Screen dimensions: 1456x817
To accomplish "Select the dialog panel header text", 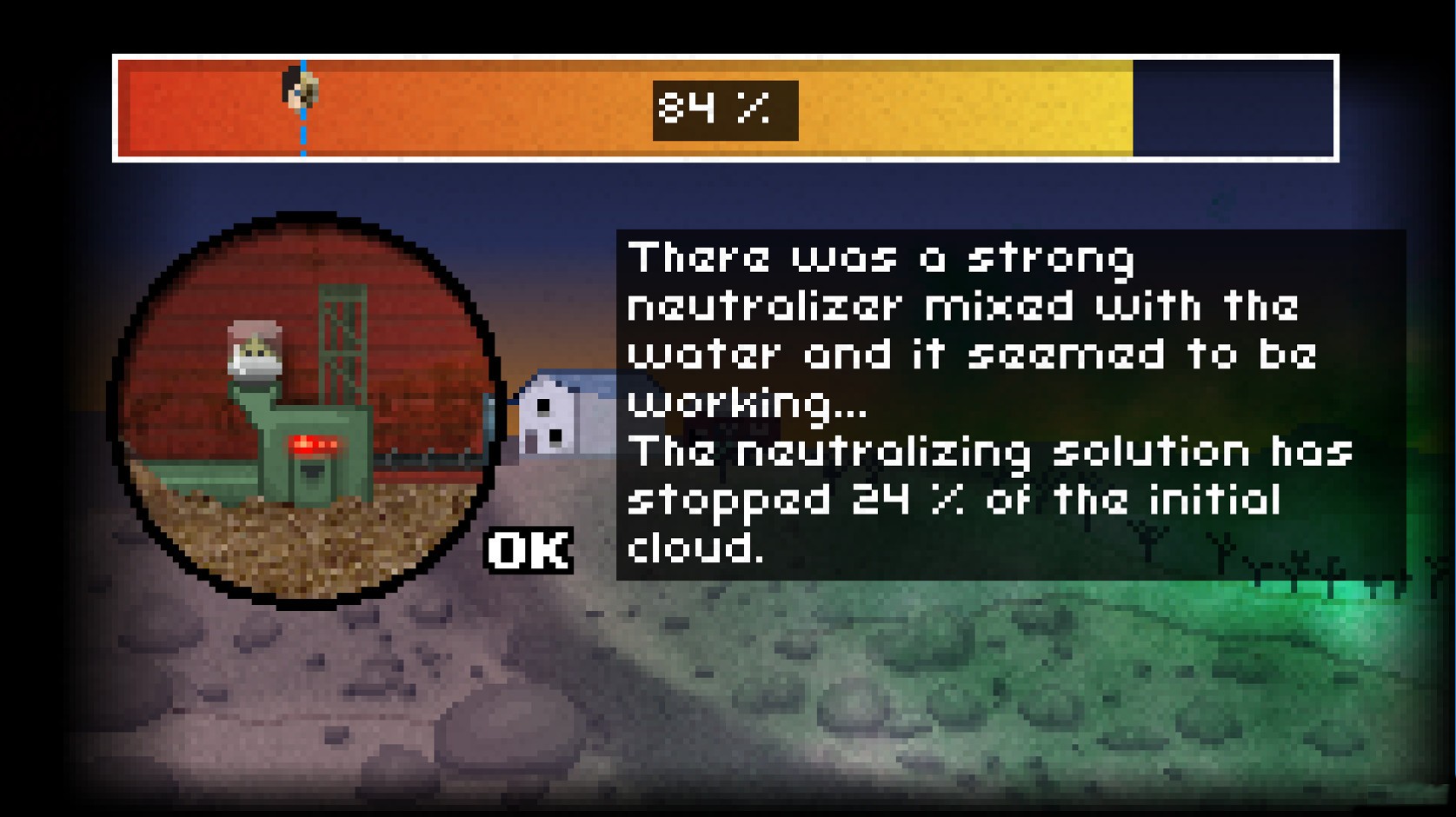I will point(882,257).
